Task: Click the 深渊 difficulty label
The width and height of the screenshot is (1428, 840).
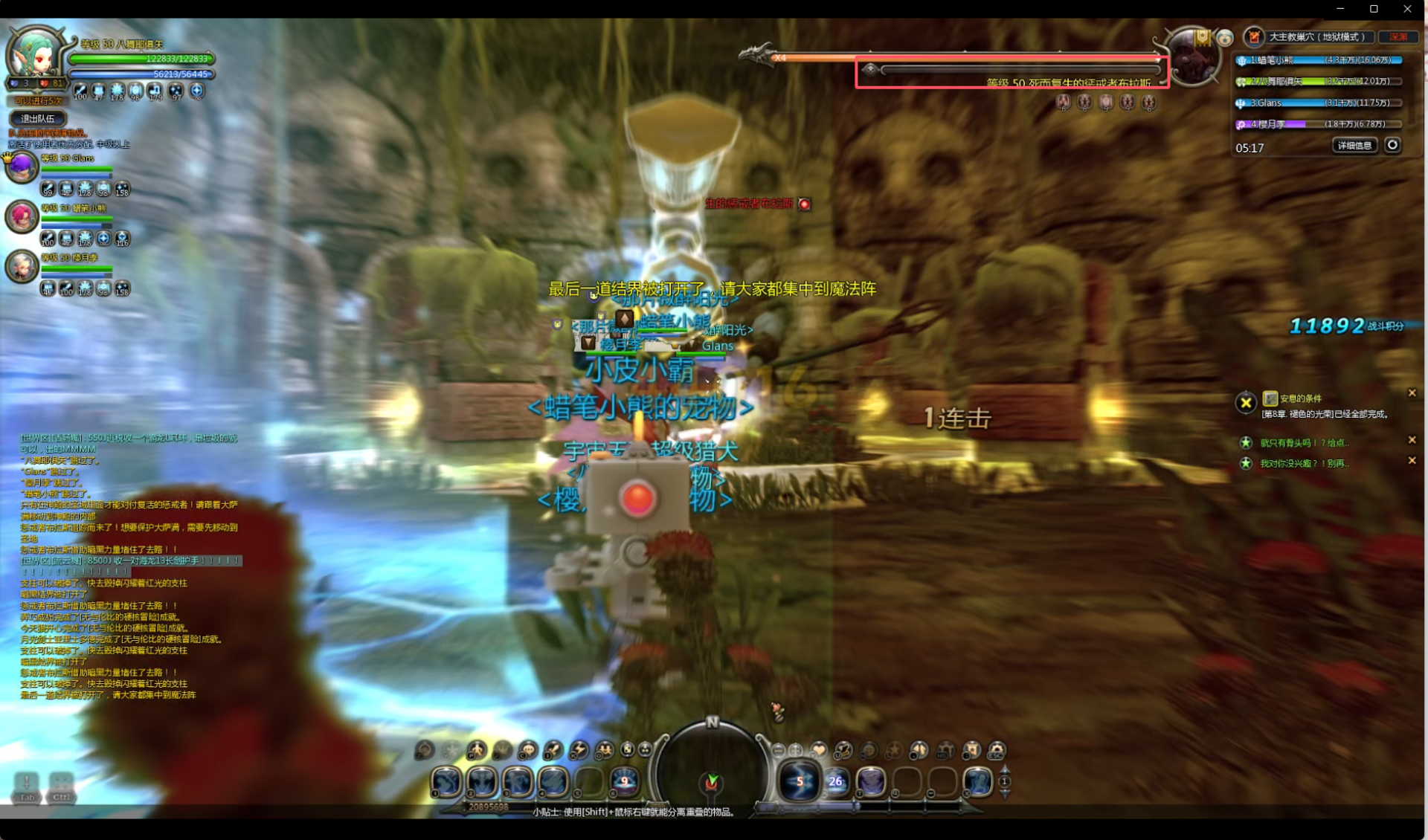Action: pyautogui.click(x=1398, y=36)
